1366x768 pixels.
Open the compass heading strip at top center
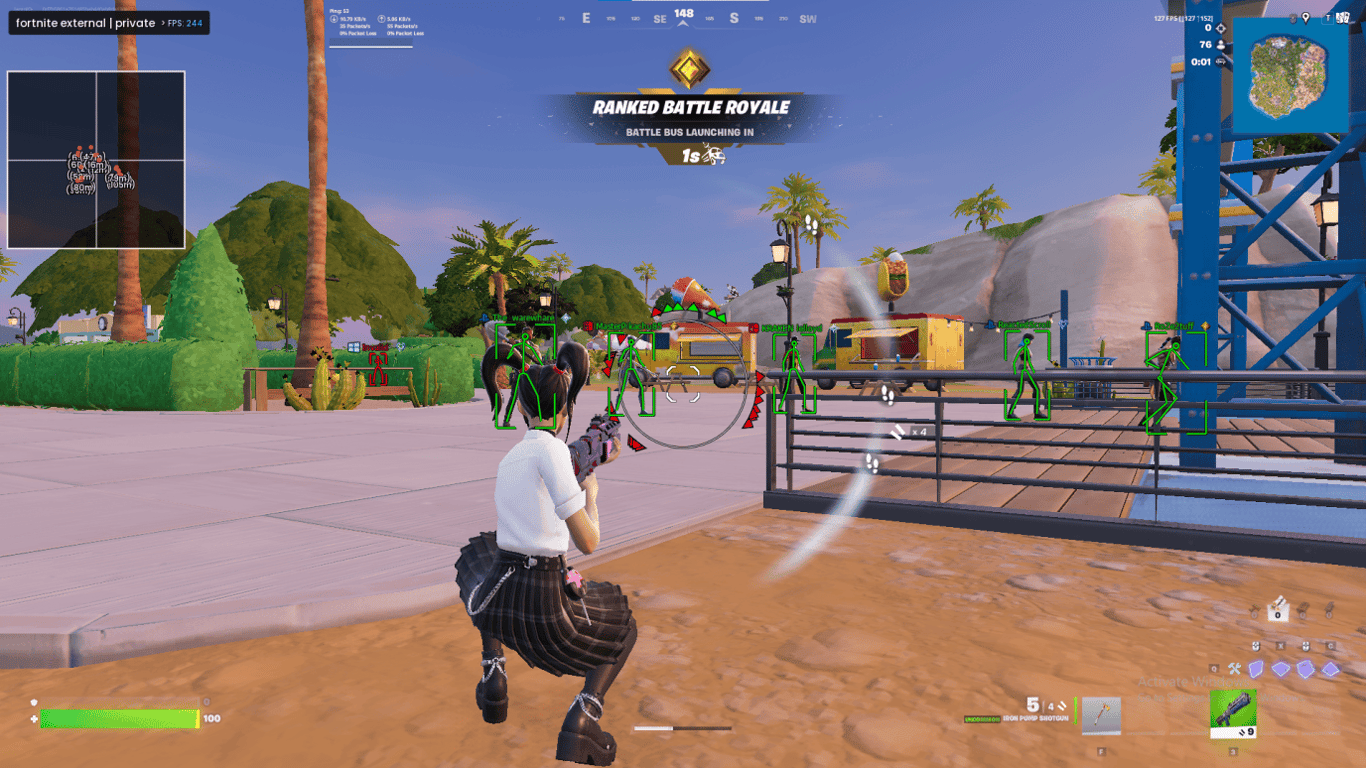pos(683,18)
